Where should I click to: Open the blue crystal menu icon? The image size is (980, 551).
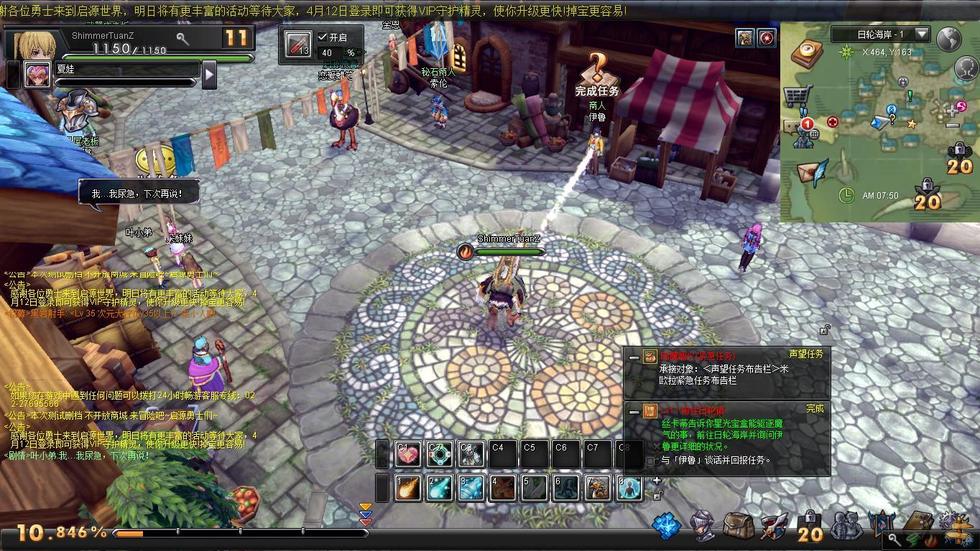click(666, 525)
